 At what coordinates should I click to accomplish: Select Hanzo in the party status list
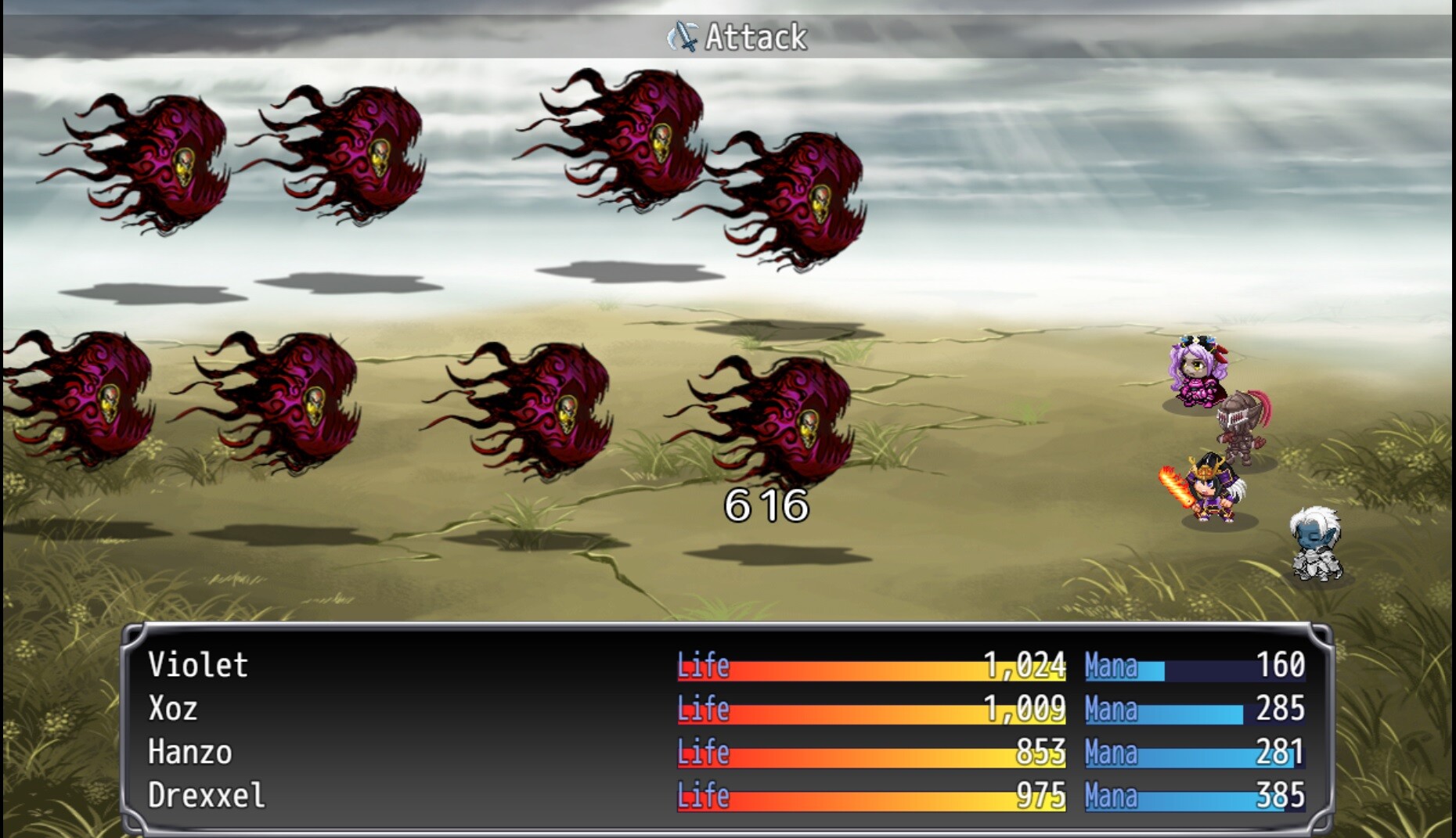click(x=188, y=753)
